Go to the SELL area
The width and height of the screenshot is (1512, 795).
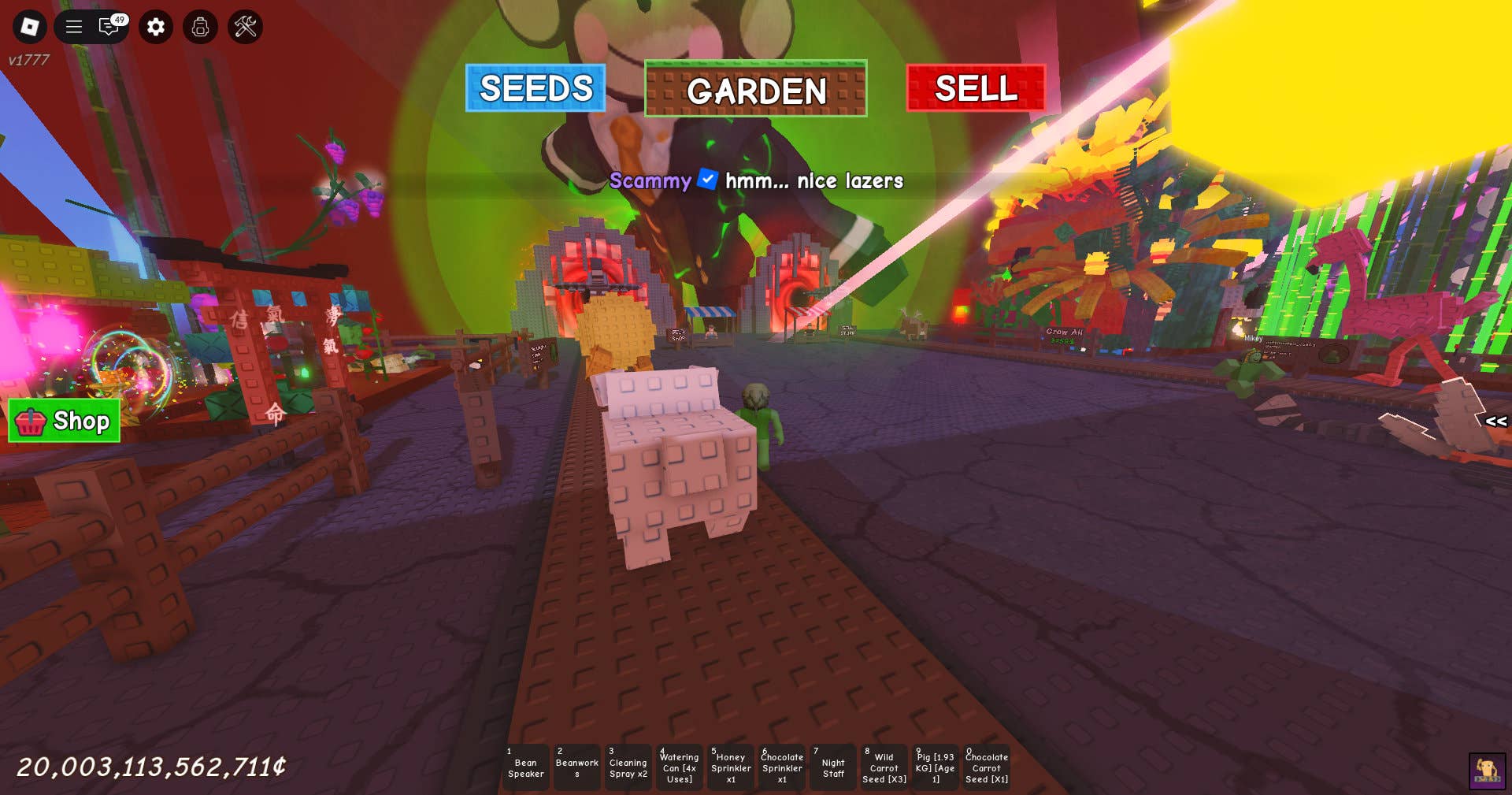pyautogui.click(x=976, y=88)
